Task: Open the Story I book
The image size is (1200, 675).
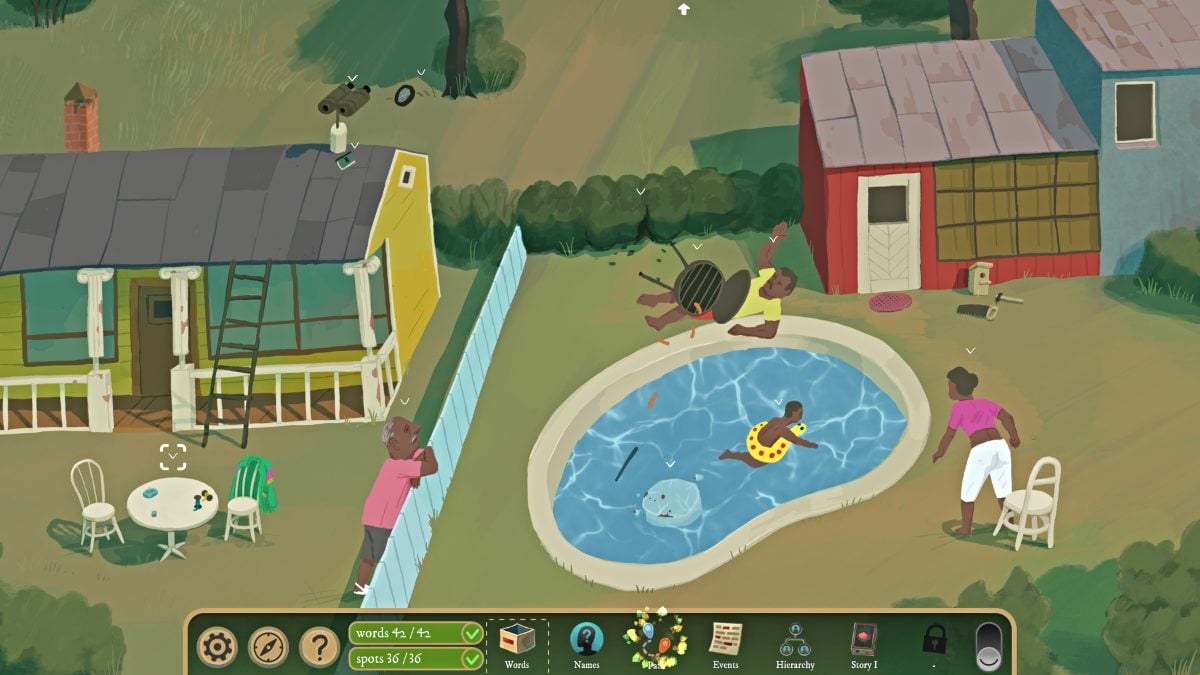Action: [864, 645]
